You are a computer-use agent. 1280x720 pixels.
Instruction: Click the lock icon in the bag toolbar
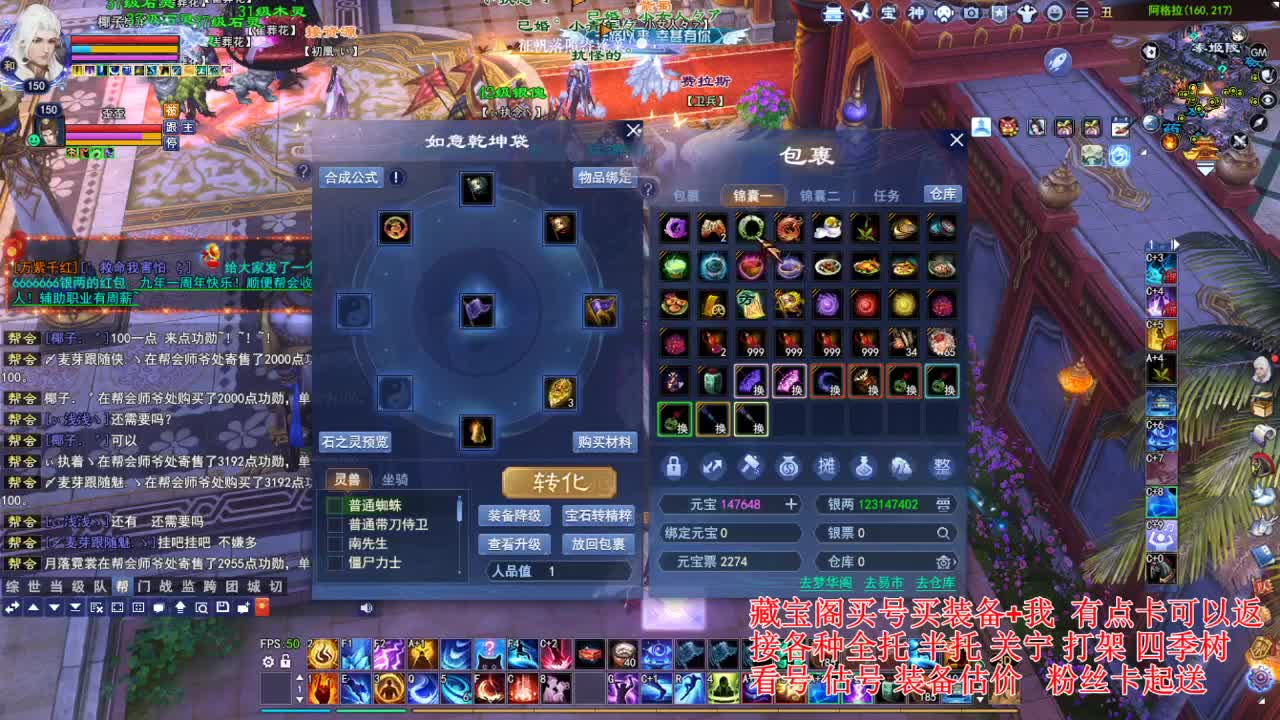click(x=676, y=466)
